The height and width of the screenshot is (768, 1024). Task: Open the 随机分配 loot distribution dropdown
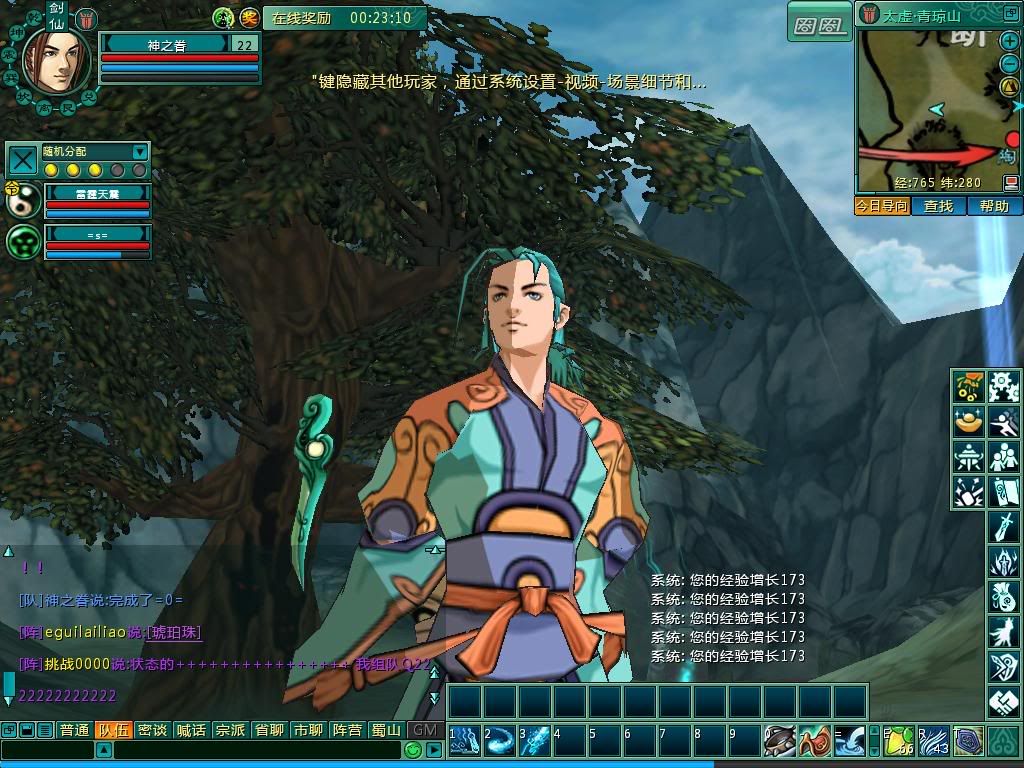(139, 152)
